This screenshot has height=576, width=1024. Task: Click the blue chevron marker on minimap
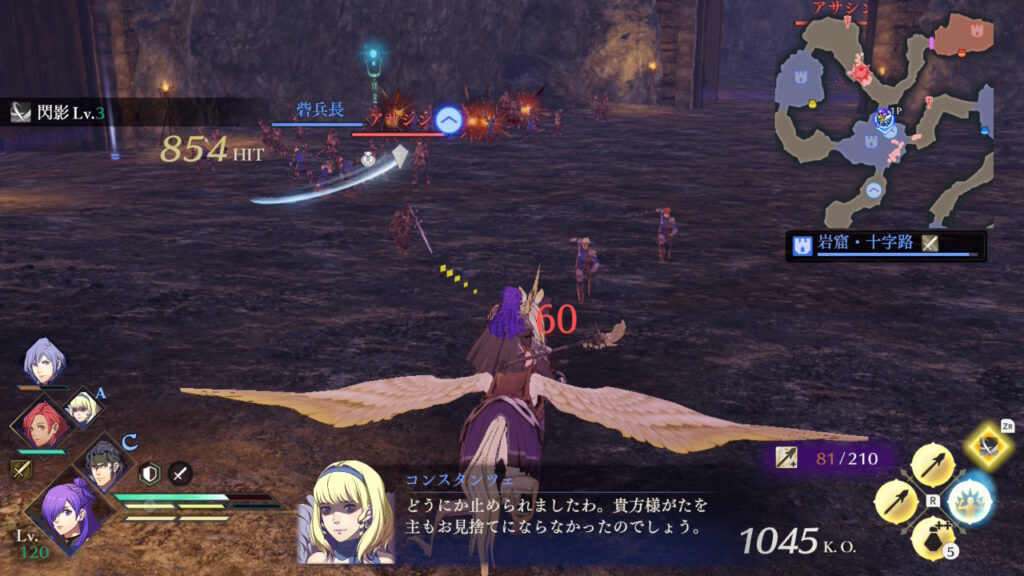click(873, 189)
